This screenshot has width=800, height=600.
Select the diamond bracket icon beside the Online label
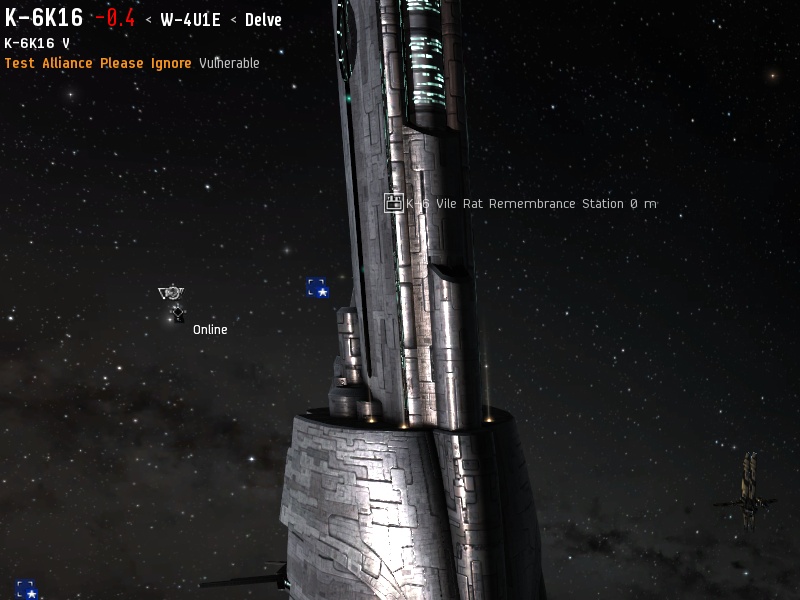(x=178, y=314)
